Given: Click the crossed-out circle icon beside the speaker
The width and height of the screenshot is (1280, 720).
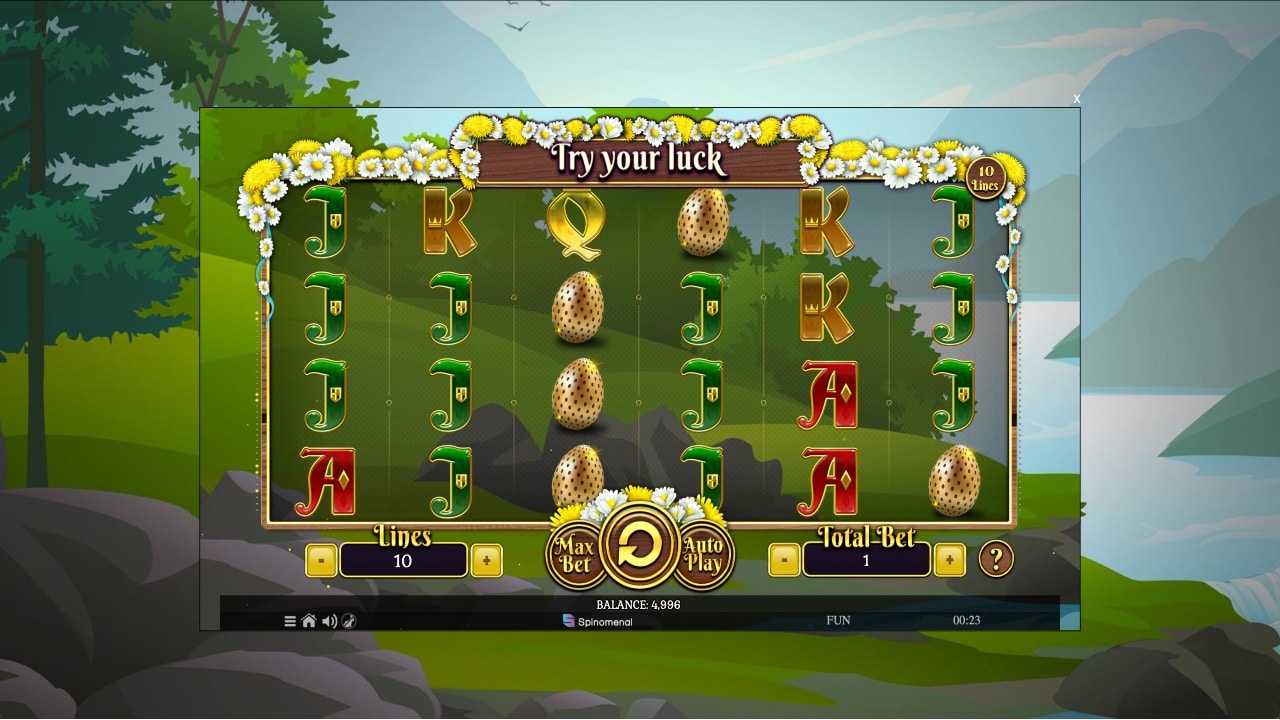Looking at the screenshot, I should 348,621.
